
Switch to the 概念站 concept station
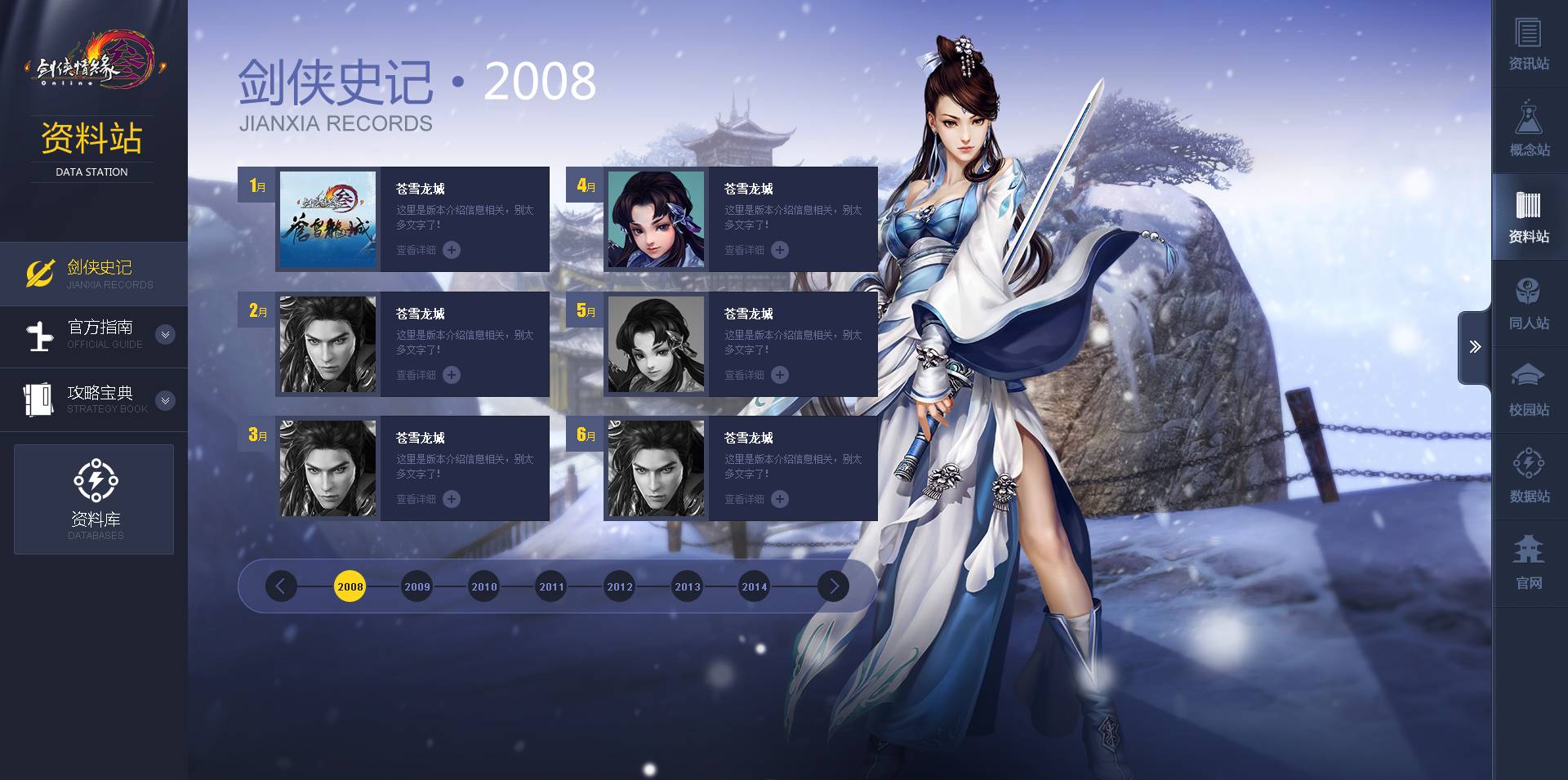(x=1529, y=131)
